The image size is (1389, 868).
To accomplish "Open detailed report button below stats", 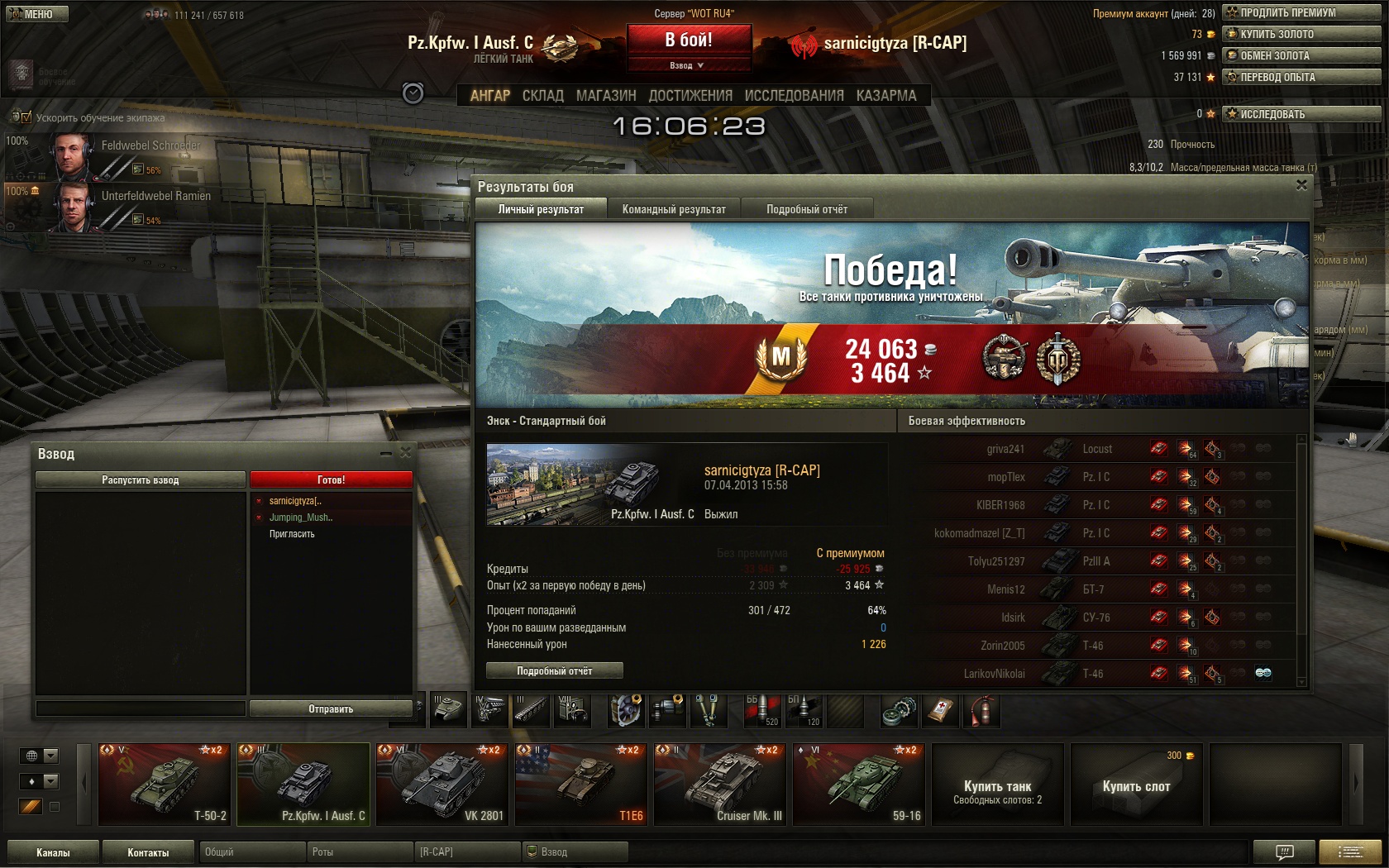I will tap(554, 670).
